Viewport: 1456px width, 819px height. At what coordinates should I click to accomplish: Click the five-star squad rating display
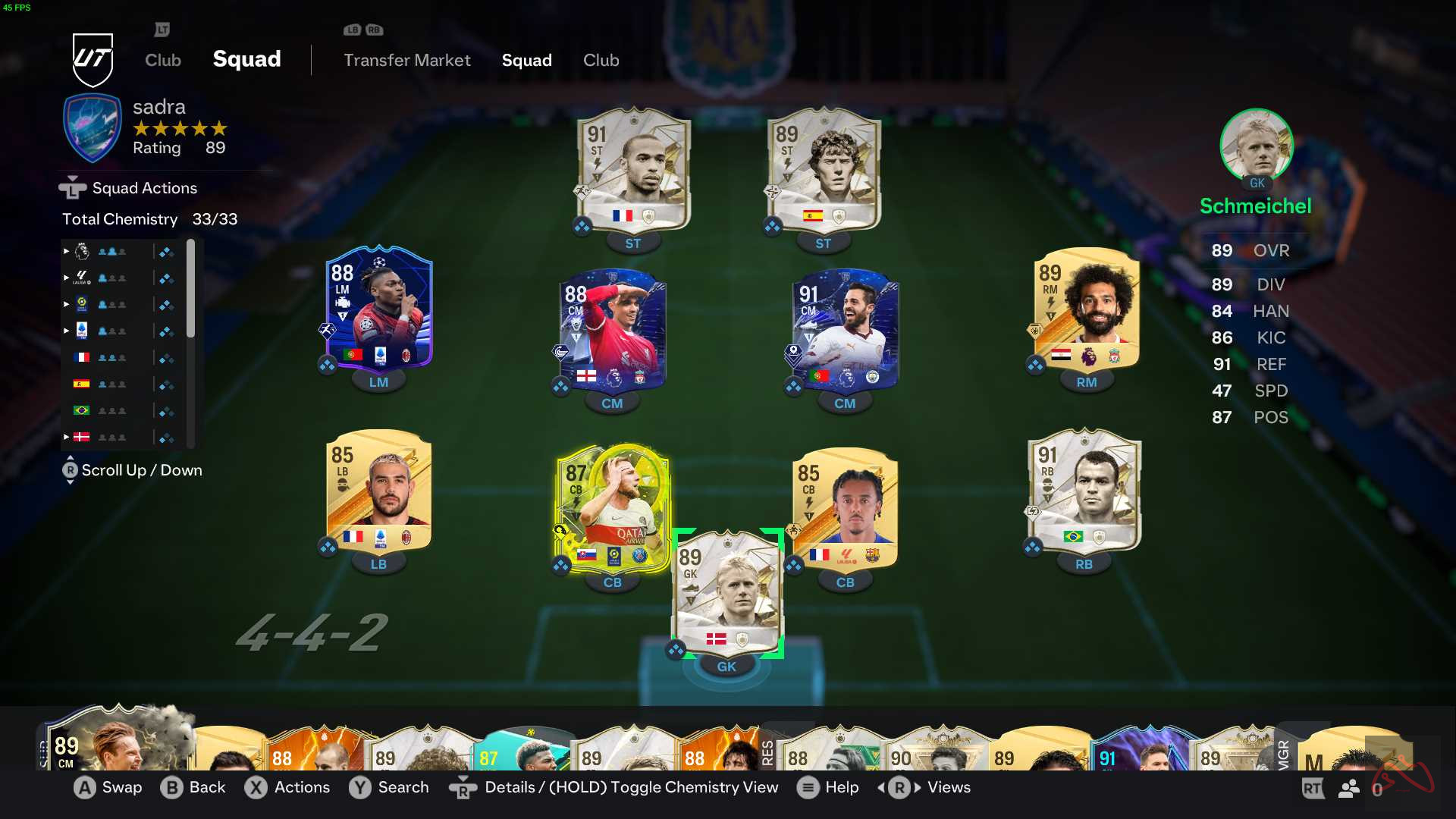(179, 129)
